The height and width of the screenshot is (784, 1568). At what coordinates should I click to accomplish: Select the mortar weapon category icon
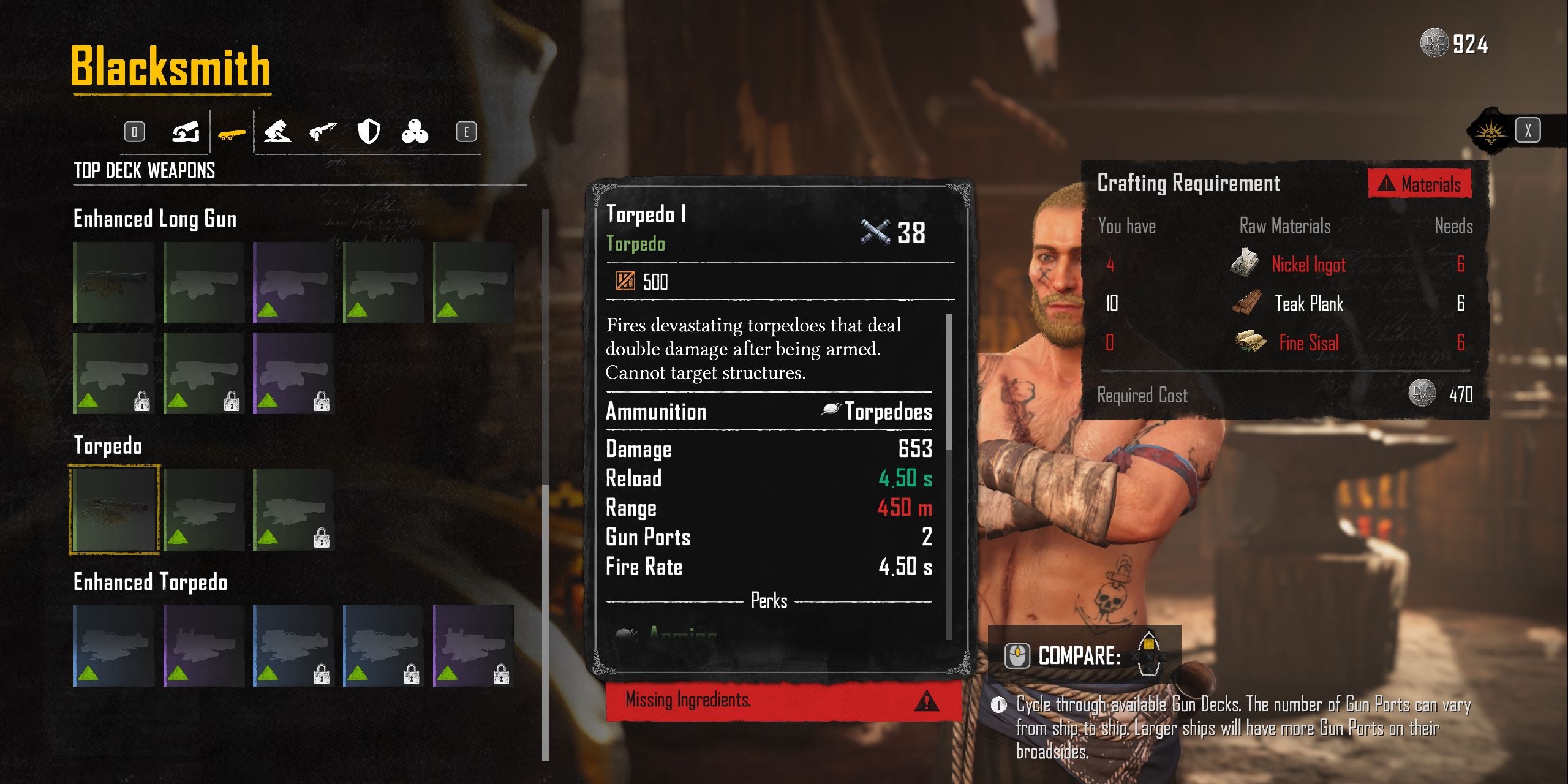[279, 132]
